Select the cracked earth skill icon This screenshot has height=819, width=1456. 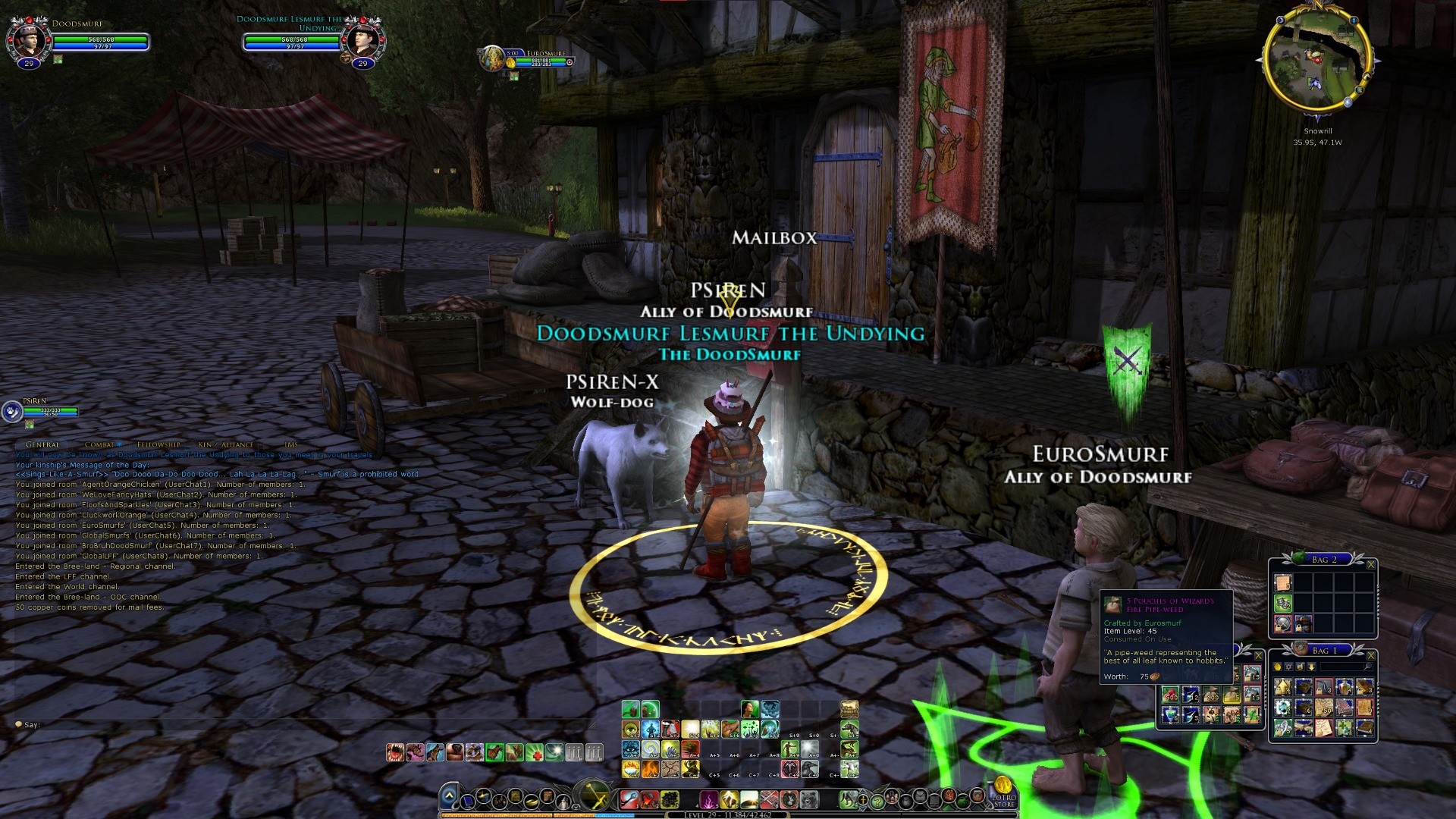pos(670,769)
